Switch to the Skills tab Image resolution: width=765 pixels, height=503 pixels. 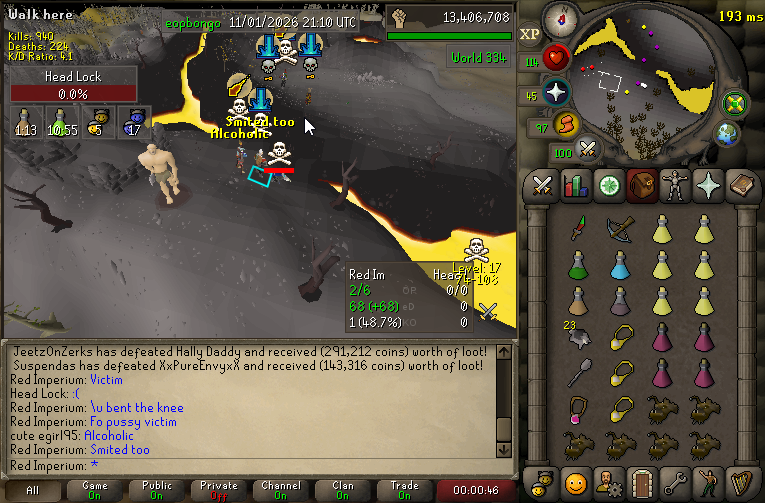point(575,186)
